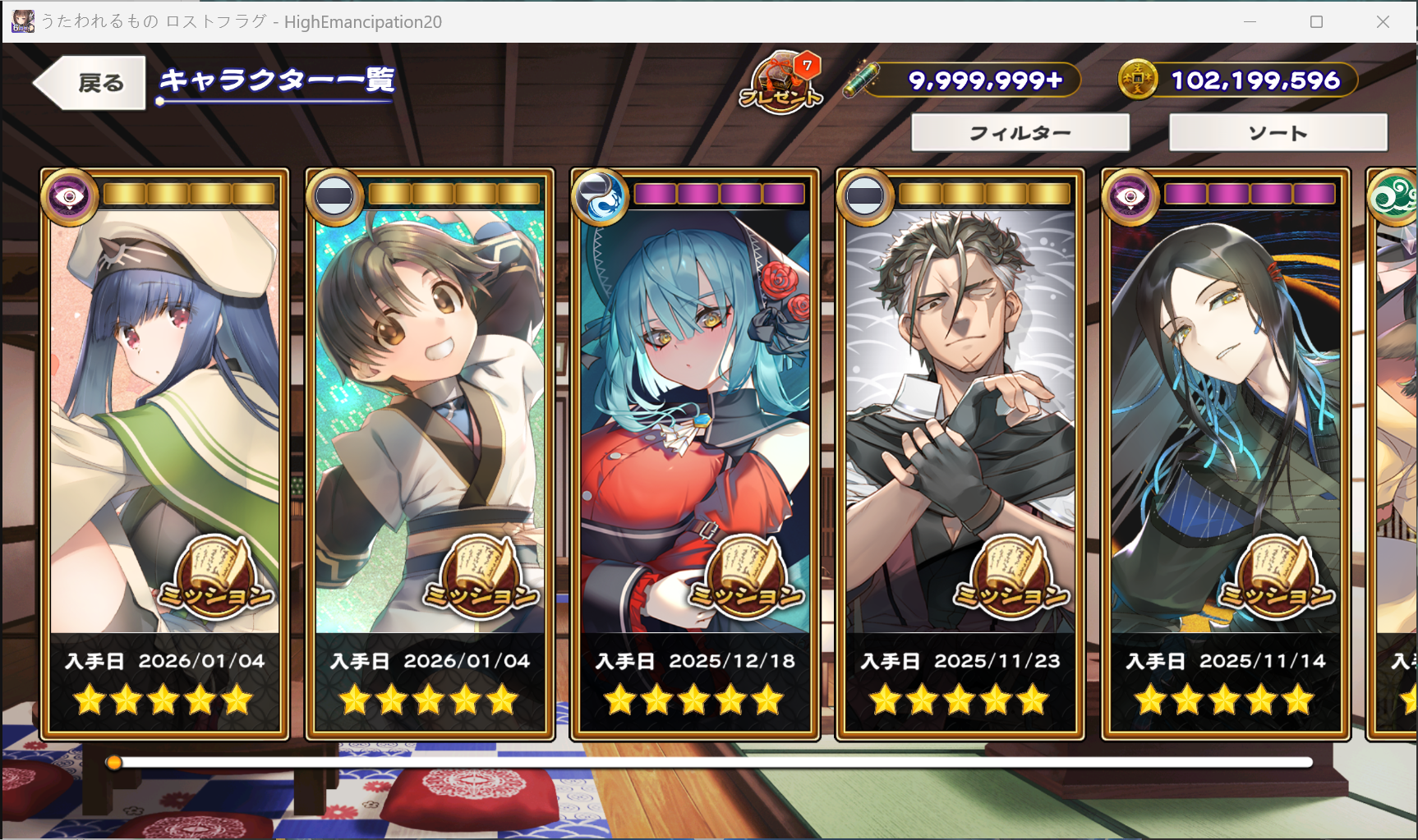
Task: Open the プレゼント gift box
Action: tap(780, 83)
